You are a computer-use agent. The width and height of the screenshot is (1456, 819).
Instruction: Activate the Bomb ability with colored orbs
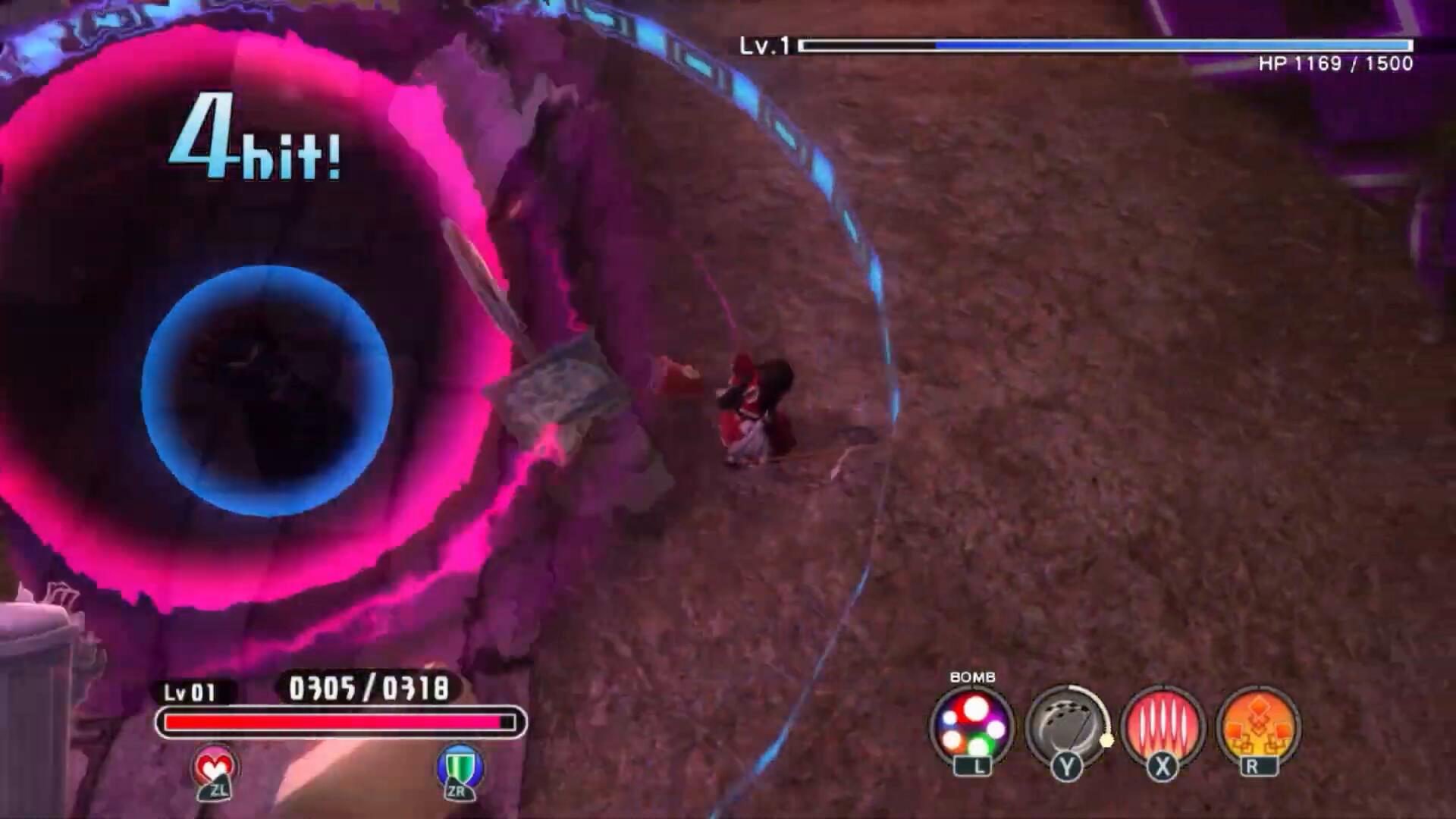coord(972,726)
